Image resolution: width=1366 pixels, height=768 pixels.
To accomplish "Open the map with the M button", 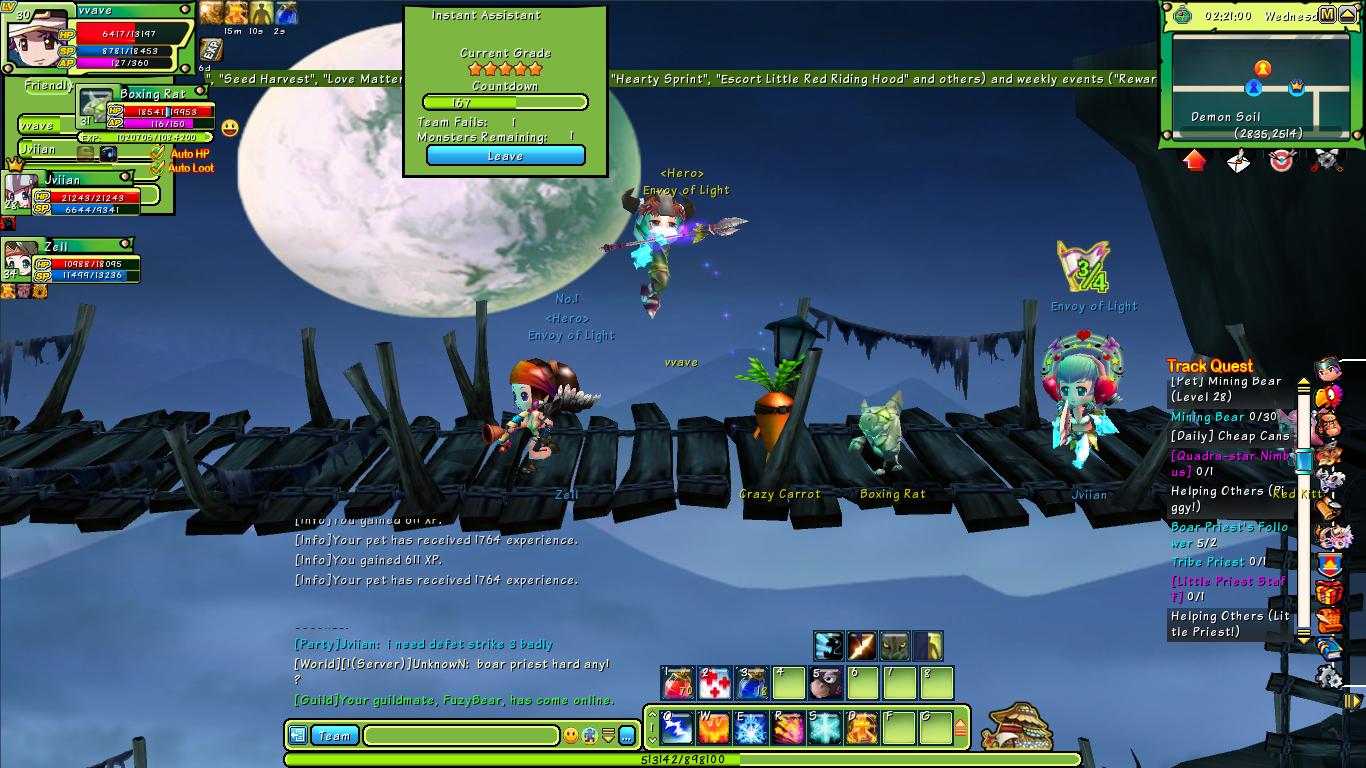I will (1327, 15).
